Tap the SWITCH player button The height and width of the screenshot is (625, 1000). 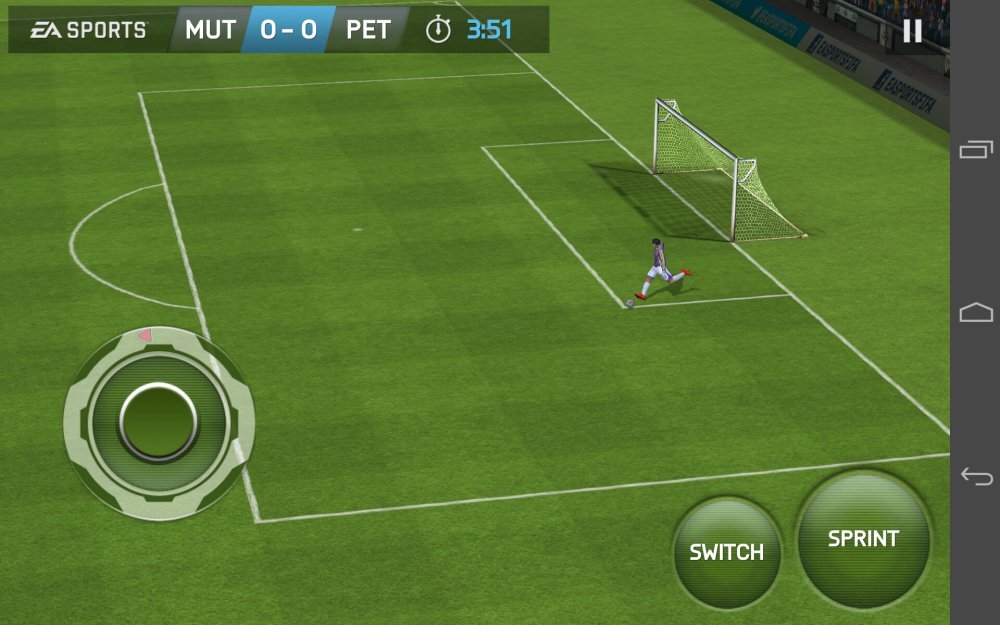pos(727,552)
